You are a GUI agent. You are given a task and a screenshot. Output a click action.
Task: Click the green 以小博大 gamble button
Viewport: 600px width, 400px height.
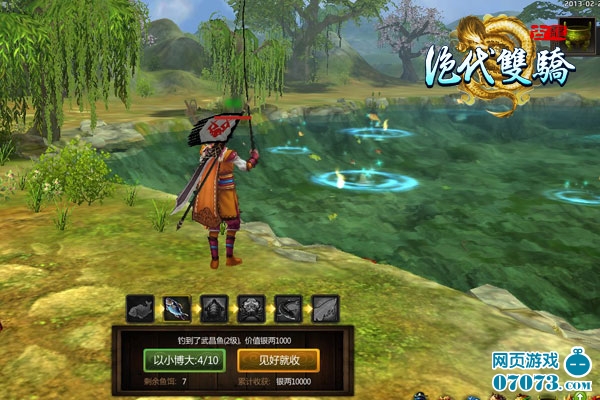(x=185, y=359)
